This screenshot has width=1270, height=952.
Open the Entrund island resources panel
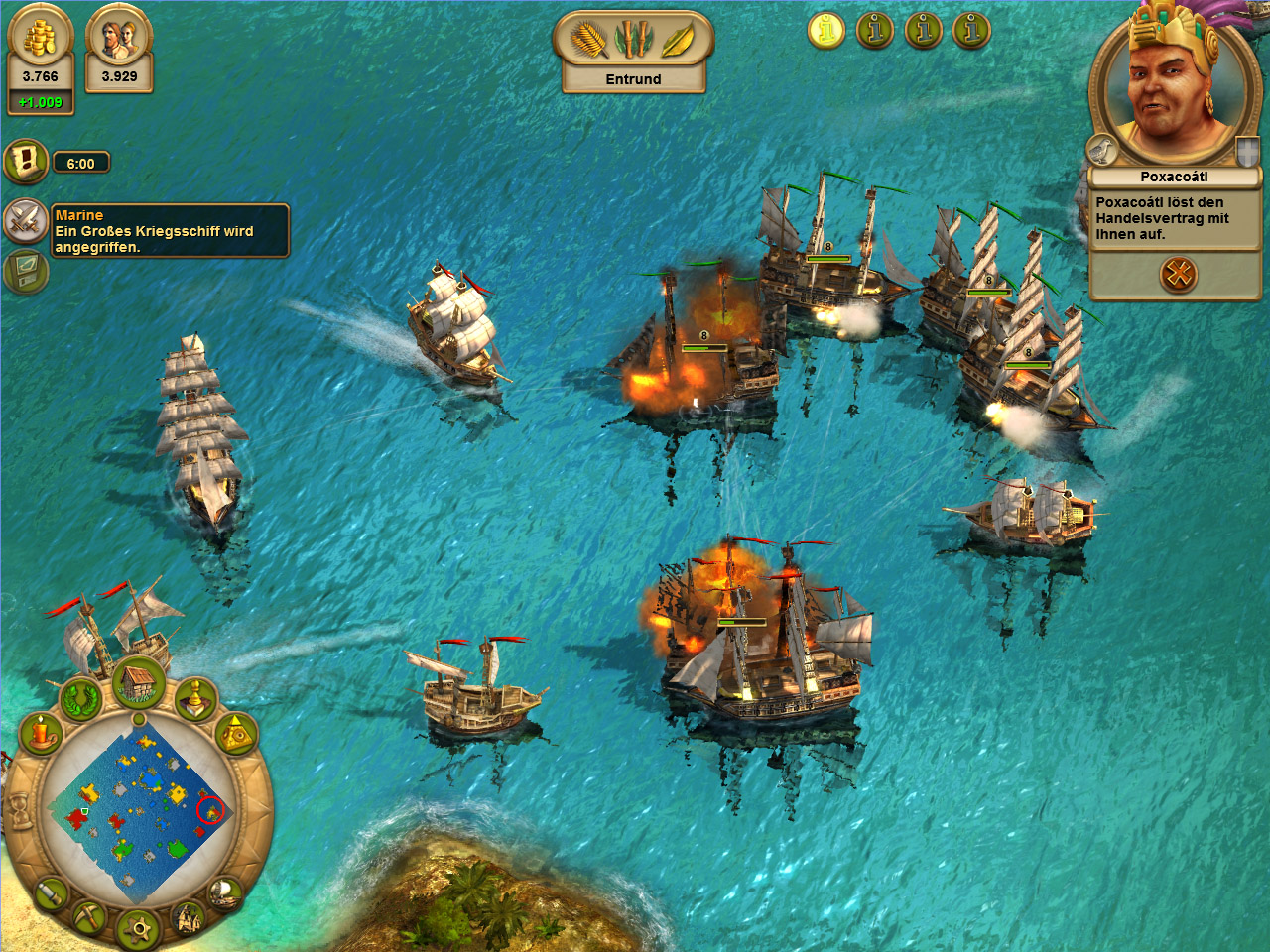click(633, 52)
